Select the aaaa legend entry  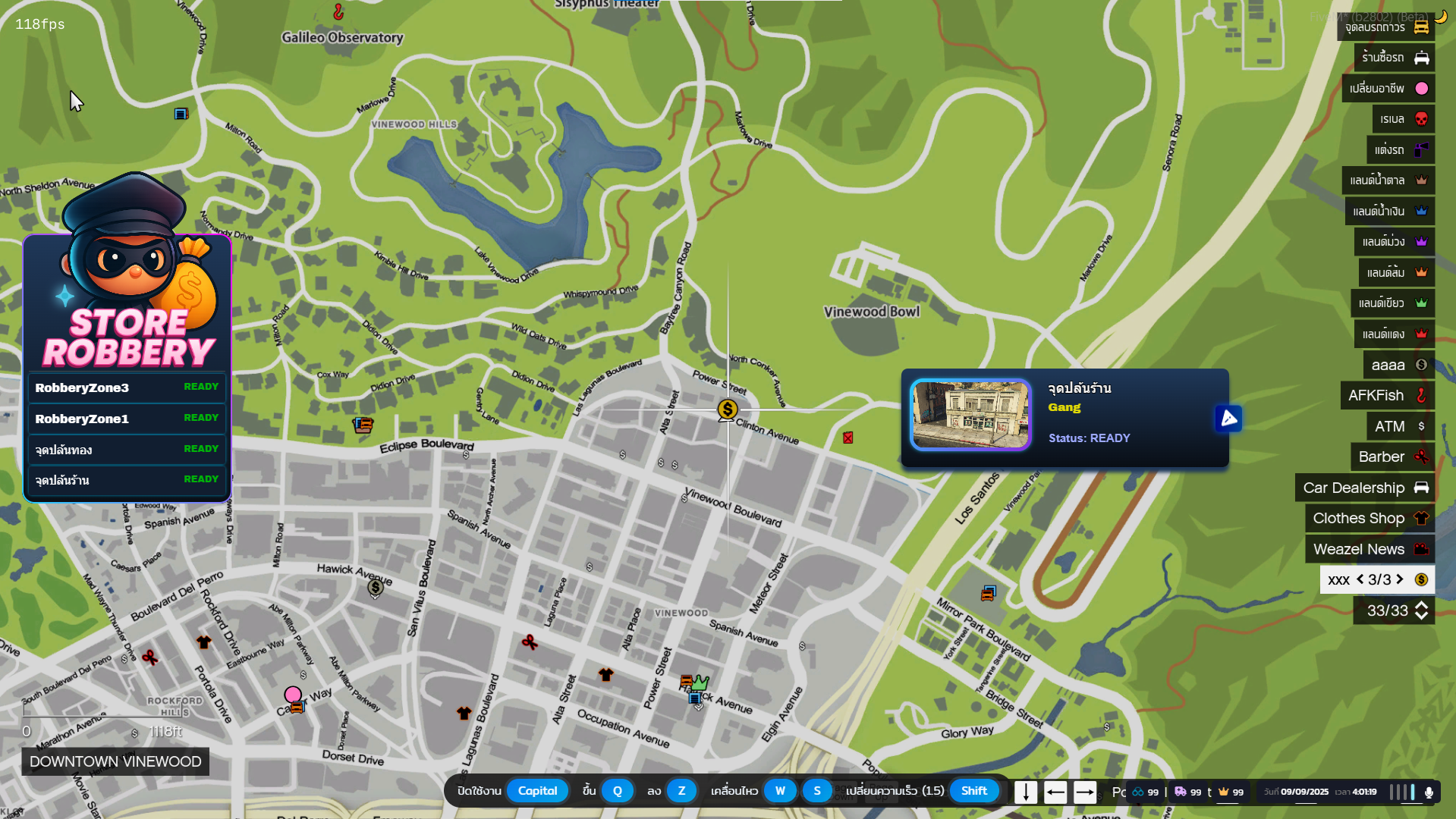tap(1398, 365)
